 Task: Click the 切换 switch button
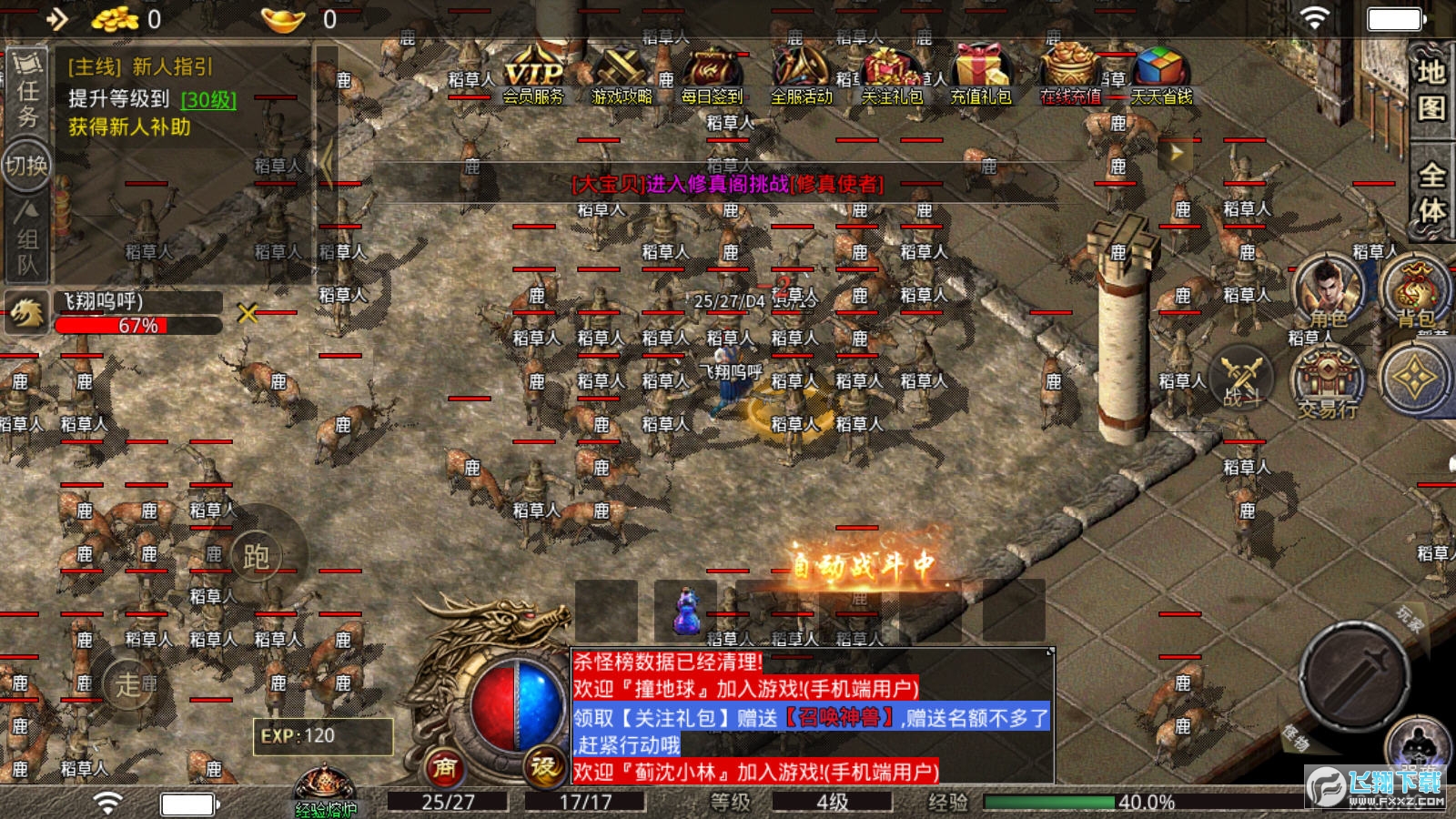pyautogui.click(x=26, y=166)
